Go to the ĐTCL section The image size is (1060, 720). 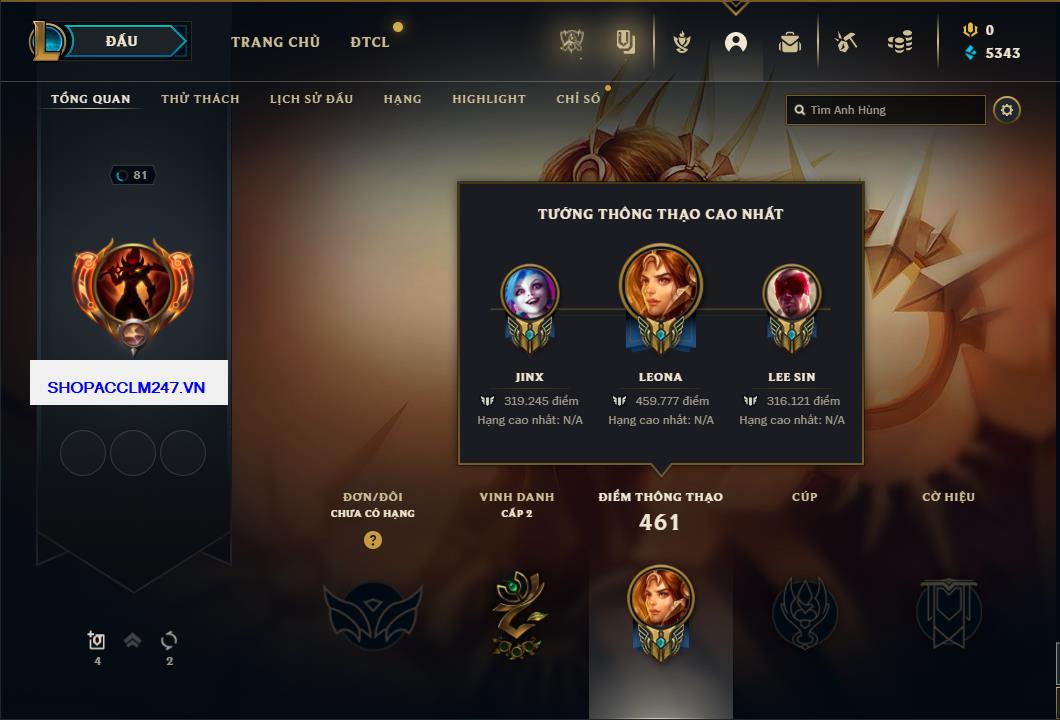click(370, 42)
